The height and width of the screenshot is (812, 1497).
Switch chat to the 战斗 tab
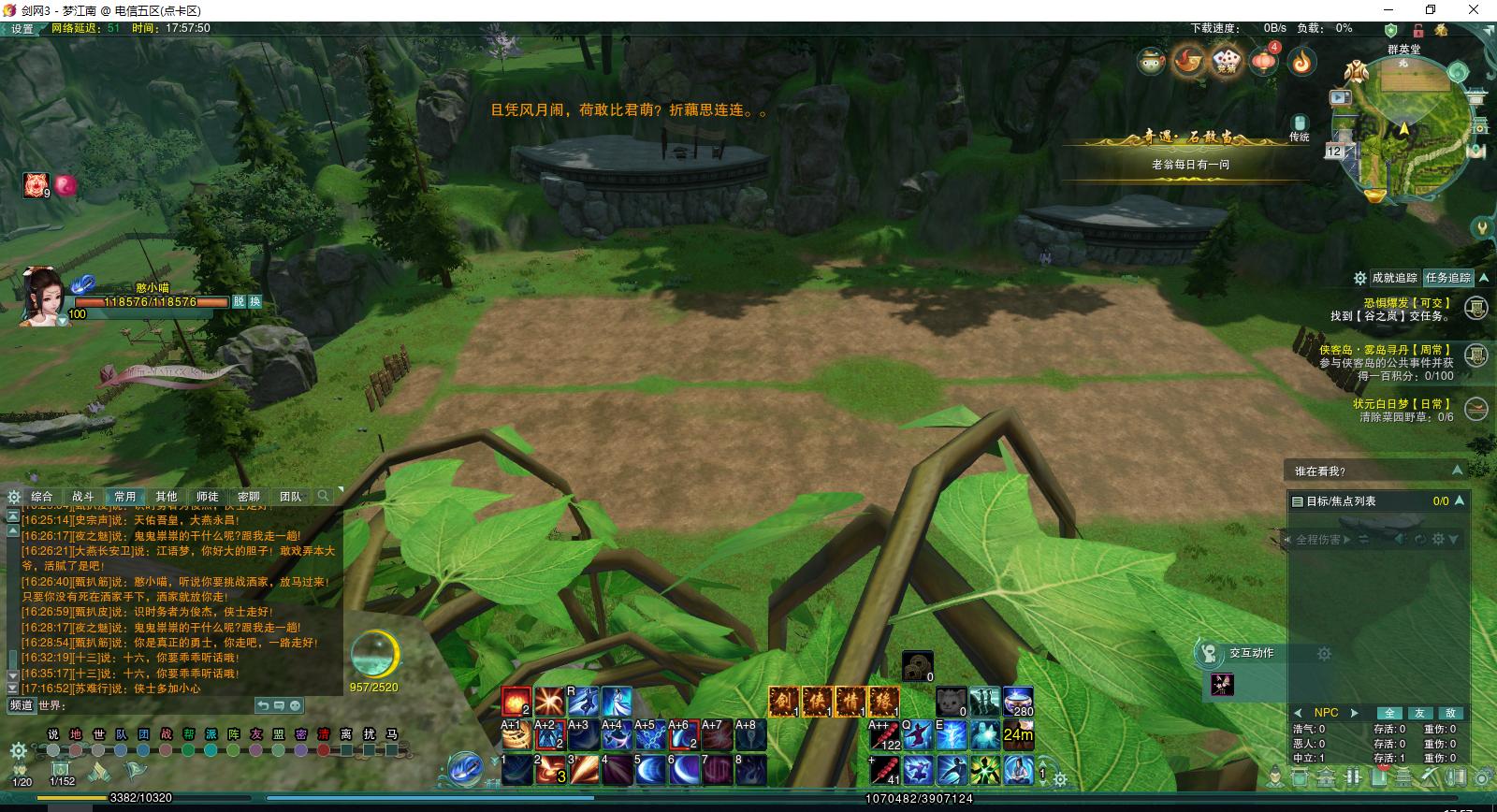coord(82,497)
